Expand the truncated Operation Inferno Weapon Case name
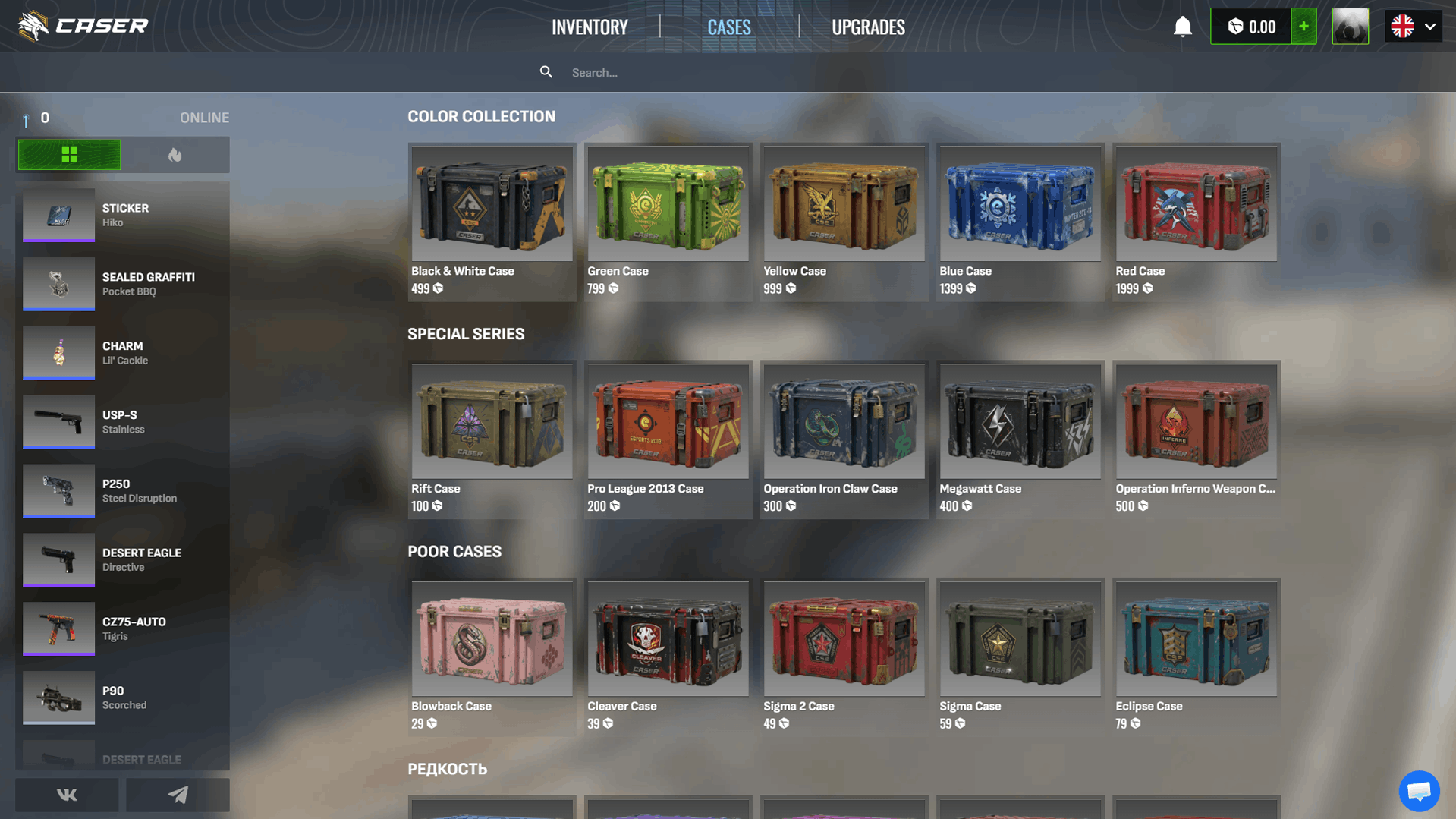The width and height of the screenshot is (1456, 819). (1195, 489)
